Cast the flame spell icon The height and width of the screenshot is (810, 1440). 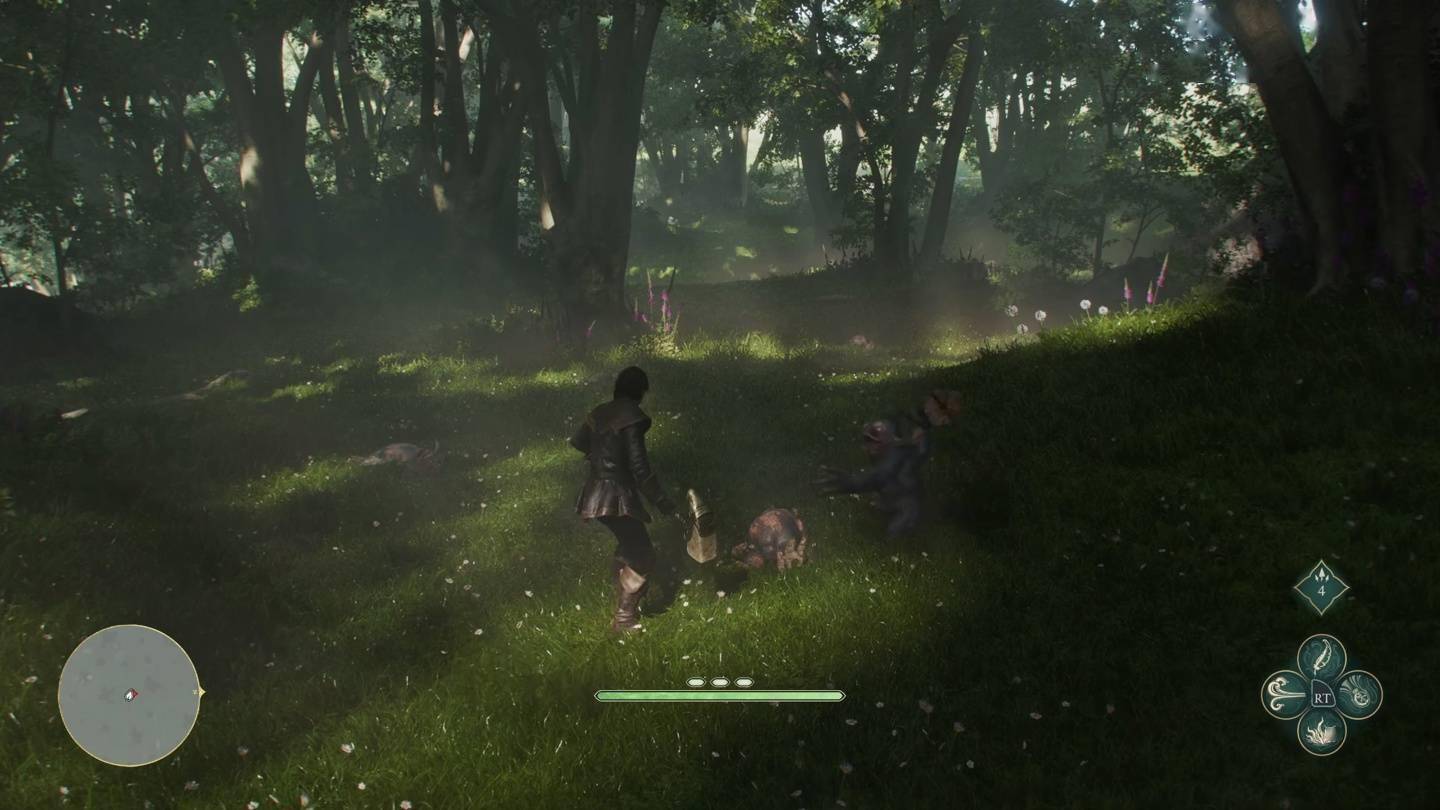click(x=1321, y=732)
